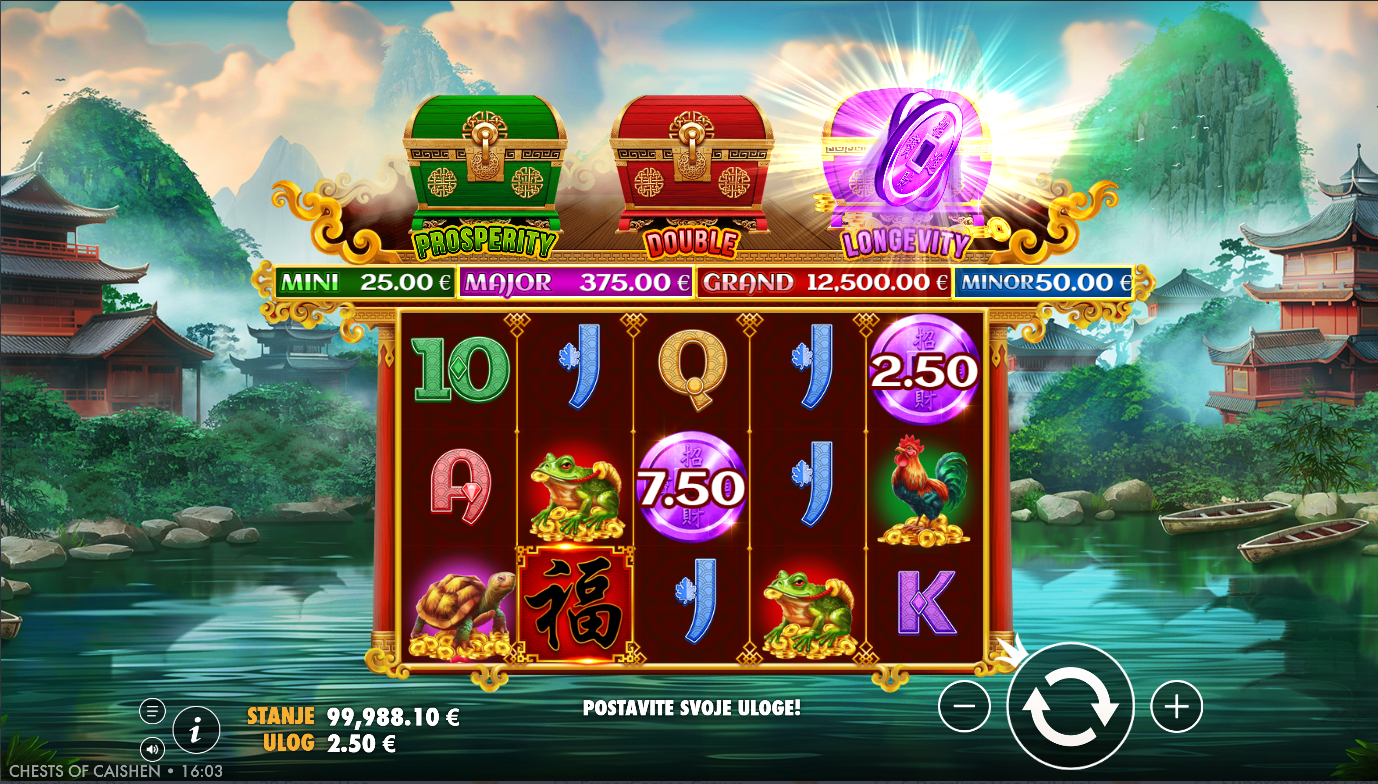Image resolution: width=1378 pixels, height=784 pixels.
Task: Toggle the sound speaker icon
Action: (x=152, y=748)
